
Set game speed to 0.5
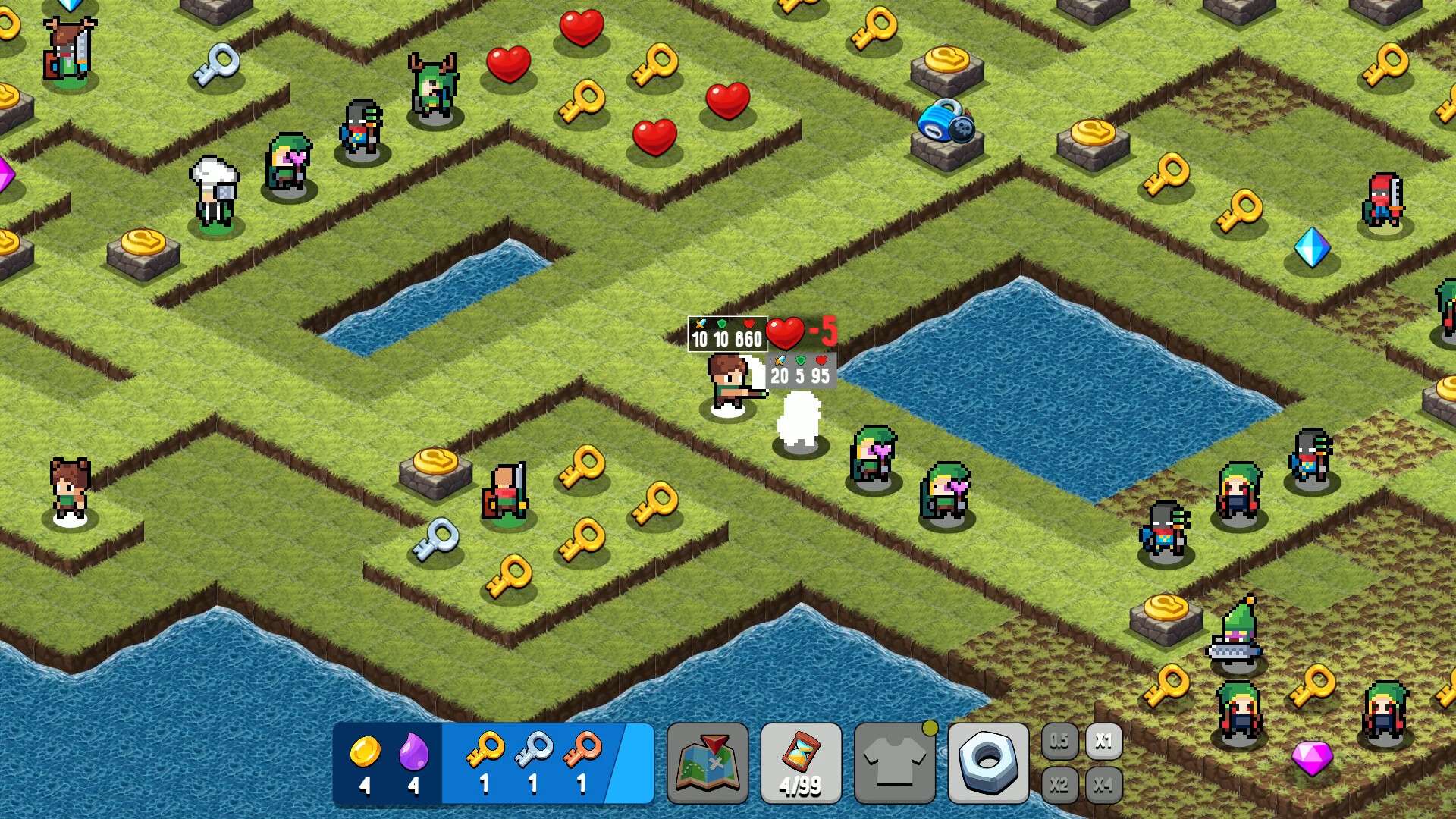pos(1059,740)
